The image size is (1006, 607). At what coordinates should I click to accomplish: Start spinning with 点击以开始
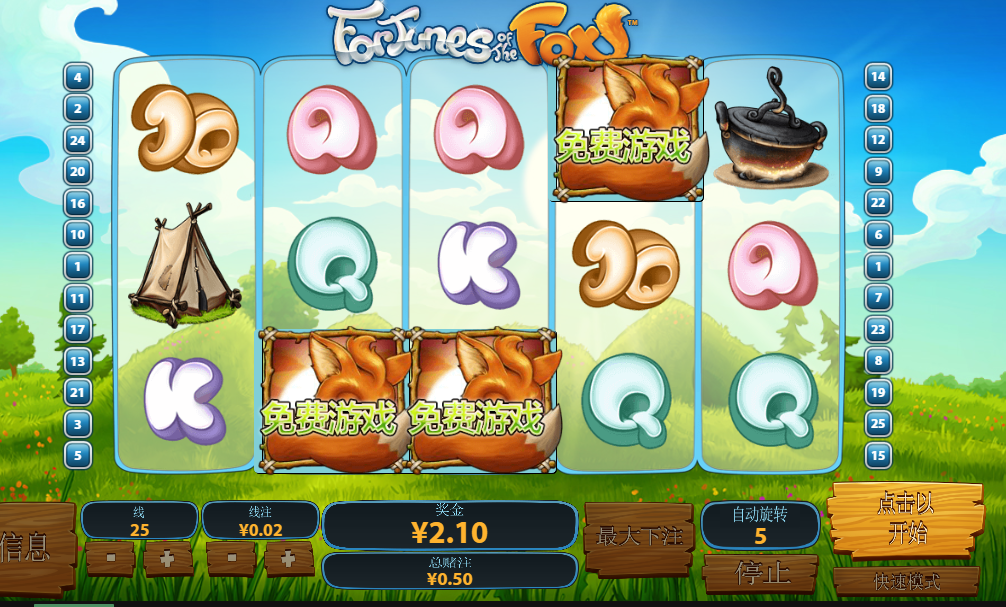coord(906,520)
